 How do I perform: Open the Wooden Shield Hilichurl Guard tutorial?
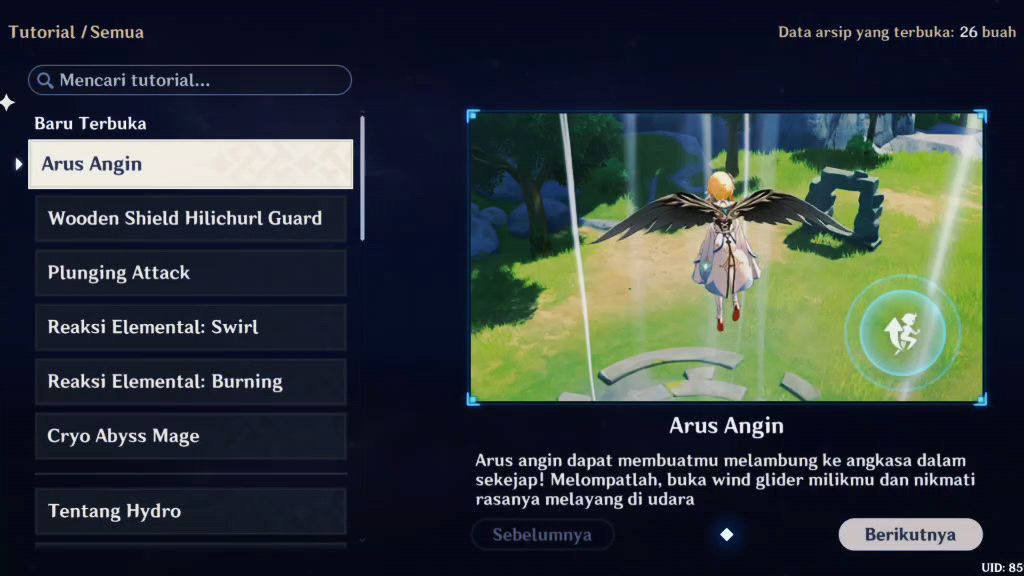coord(190,218)
